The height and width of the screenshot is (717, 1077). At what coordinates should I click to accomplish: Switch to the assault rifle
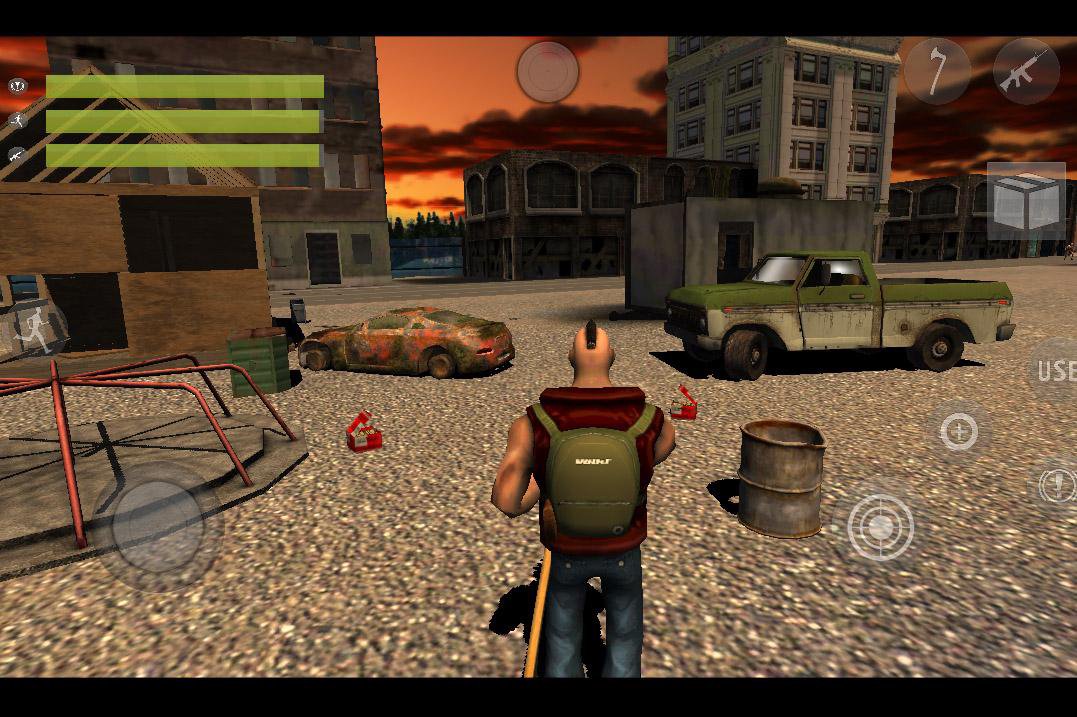pos(1026,71)
